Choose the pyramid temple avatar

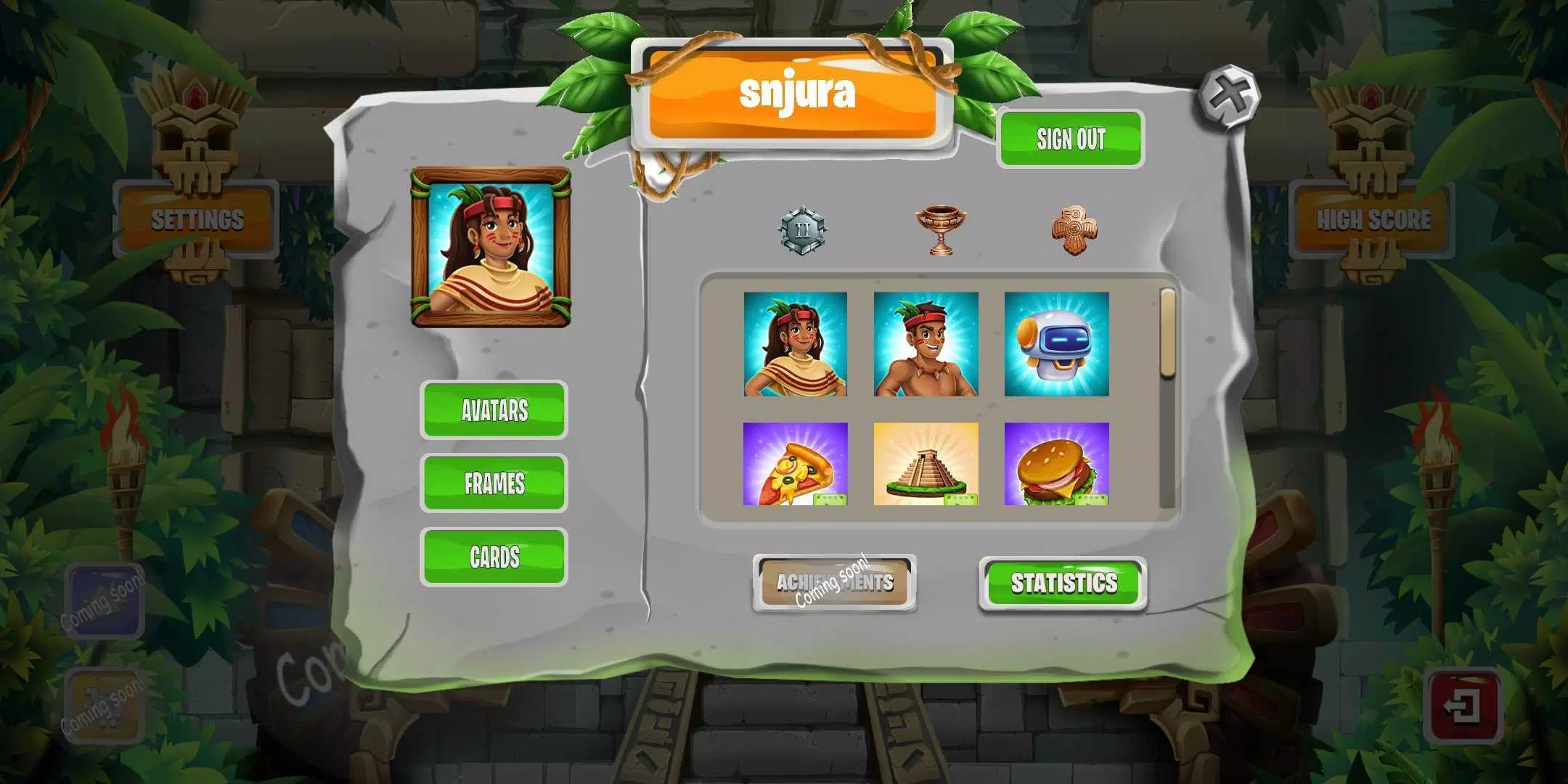926,464
